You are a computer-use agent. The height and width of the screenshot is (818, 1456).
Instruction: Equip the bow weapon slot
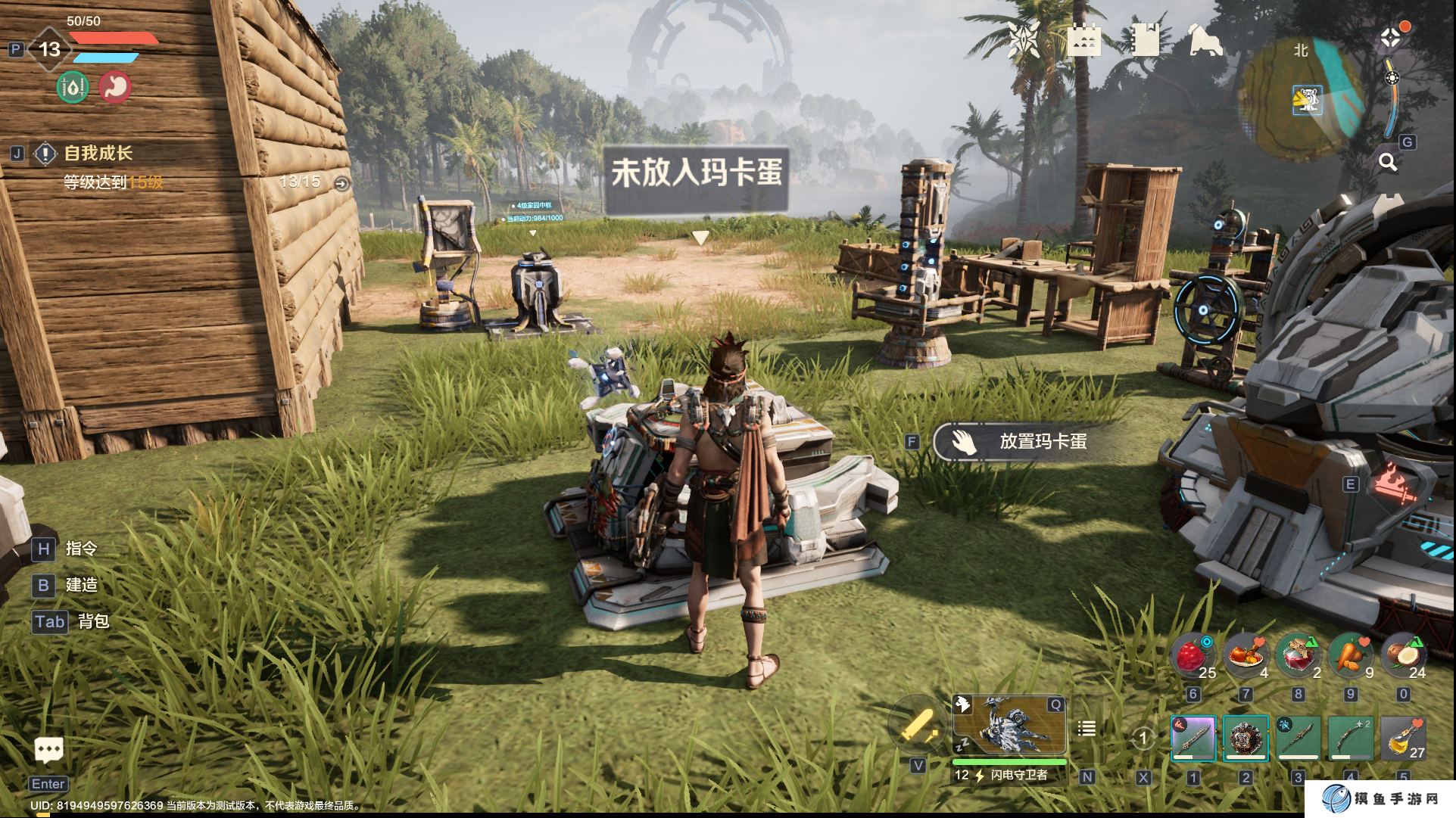click(1351, 738)
